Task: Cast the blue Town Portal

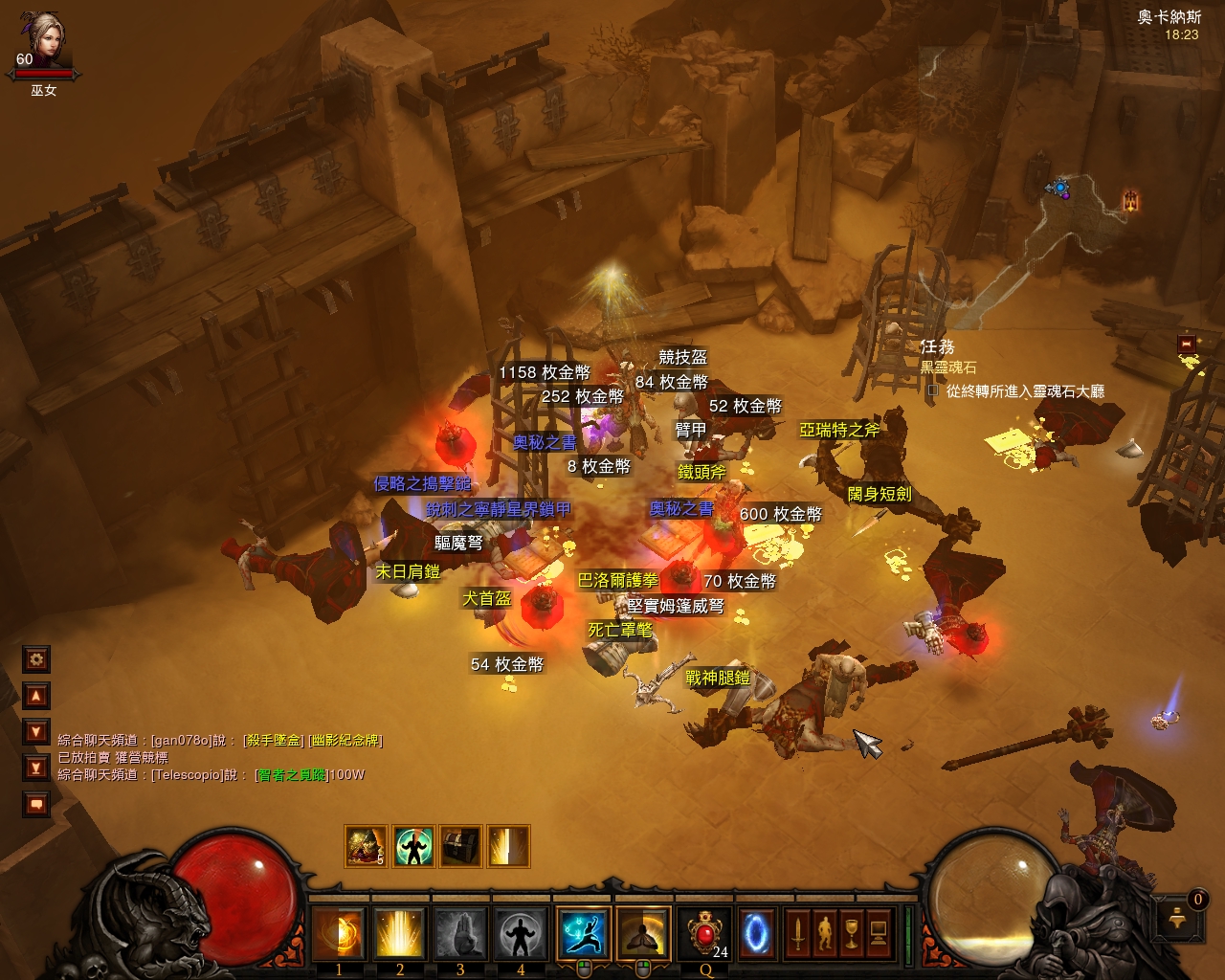Action: pos(760,932)
